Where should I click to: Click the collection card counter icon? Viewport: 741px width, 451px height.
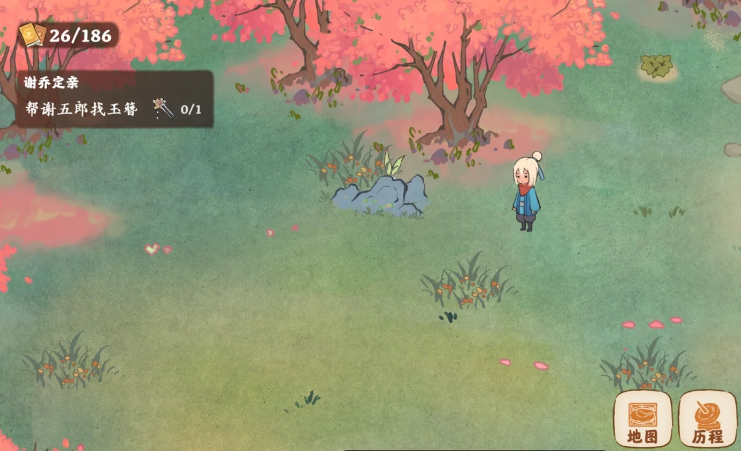point(32,36)
